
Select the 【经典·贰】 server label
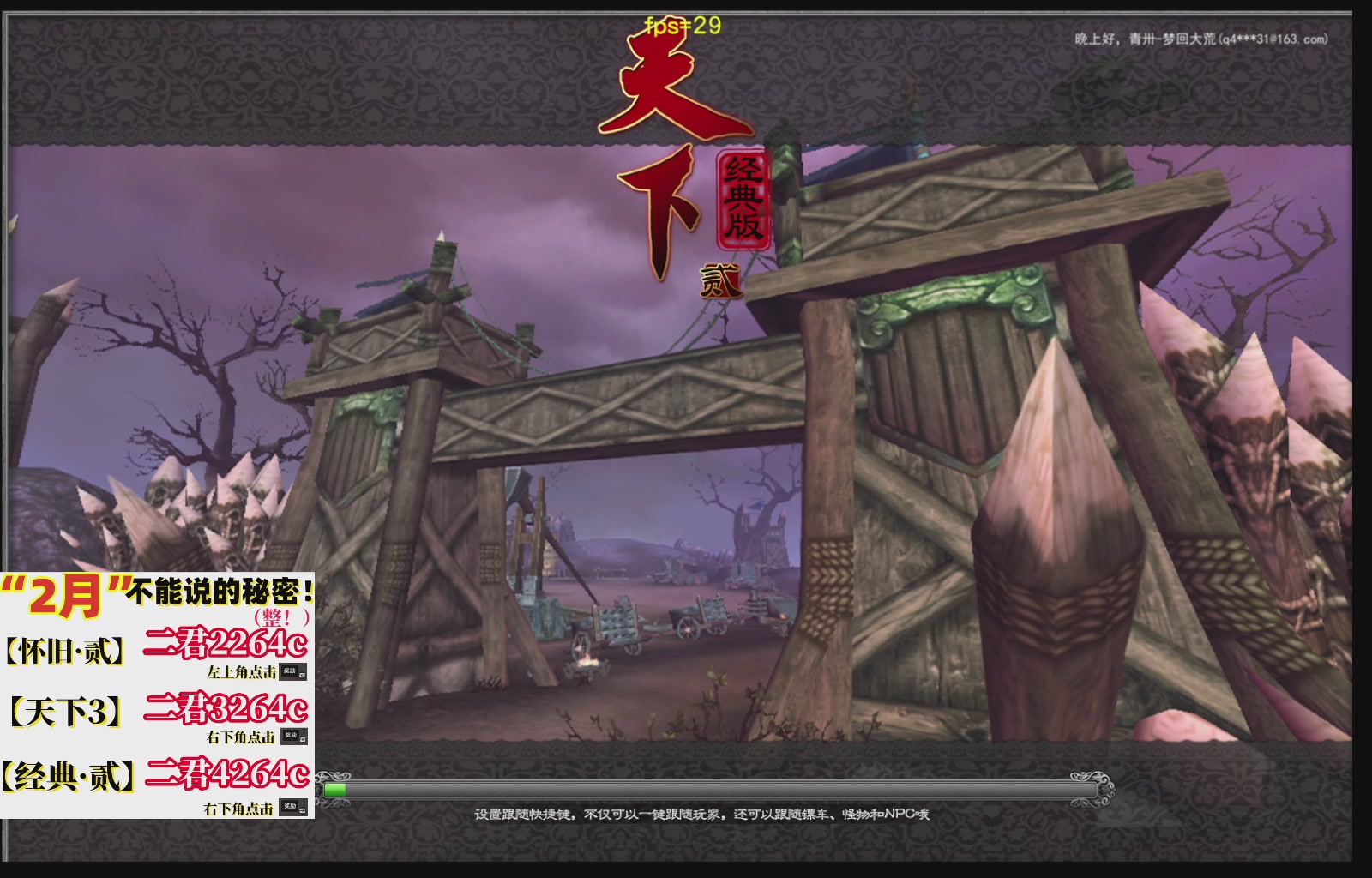tap(67, 774)
